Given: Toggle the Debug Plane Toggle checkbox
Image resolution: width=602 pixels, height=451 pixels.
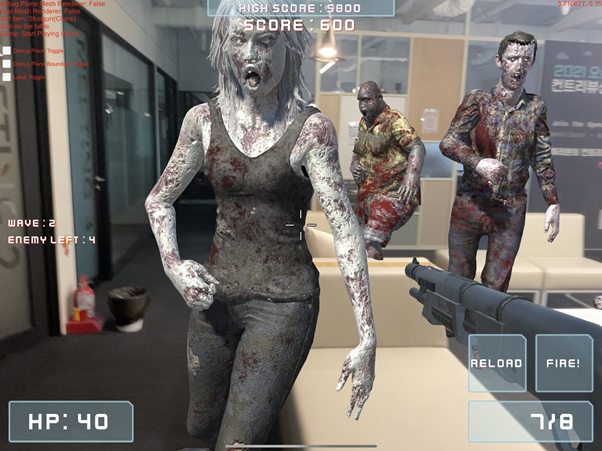Looking at the screenshot, I should [7, 51].
